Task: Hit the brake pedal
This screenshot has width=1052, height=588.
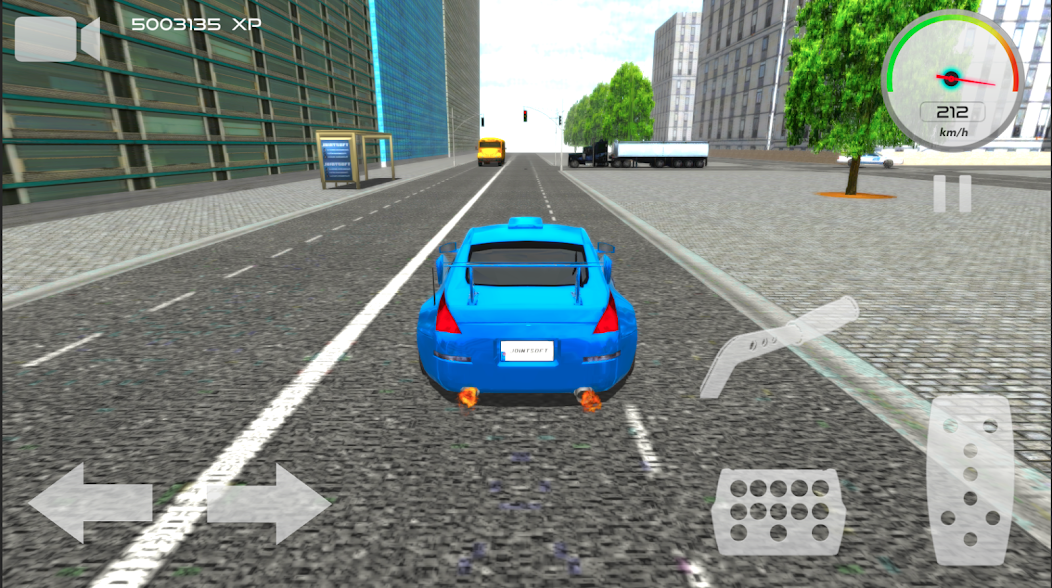Action: (x=778, y=512)
